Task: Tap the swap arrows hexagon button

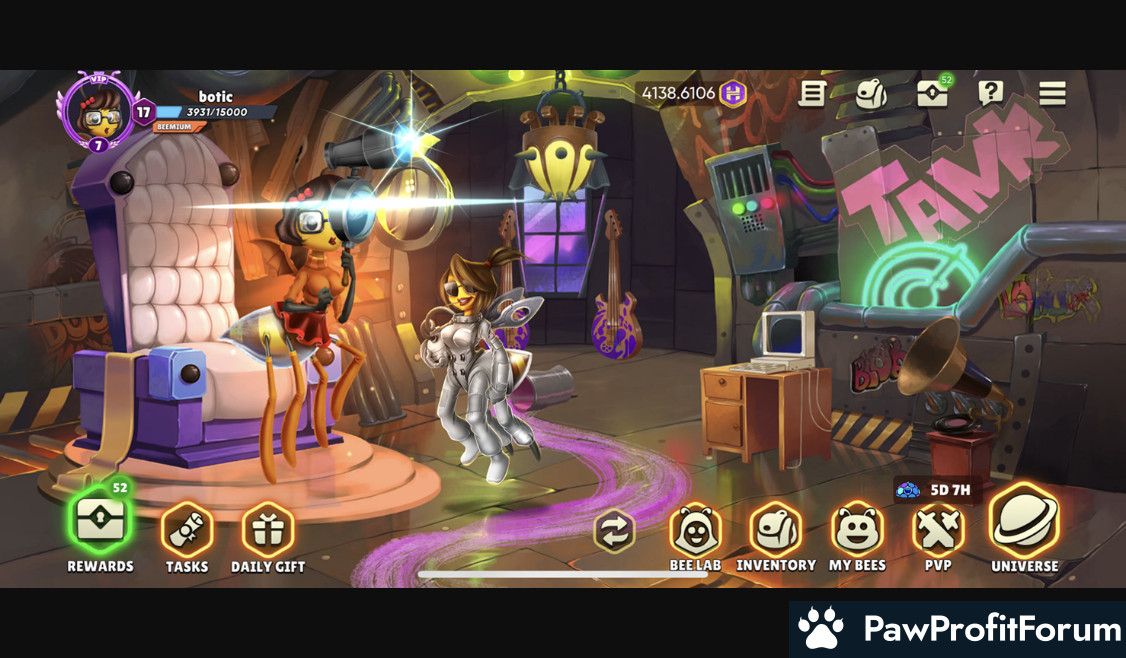Action: (614, 531)
